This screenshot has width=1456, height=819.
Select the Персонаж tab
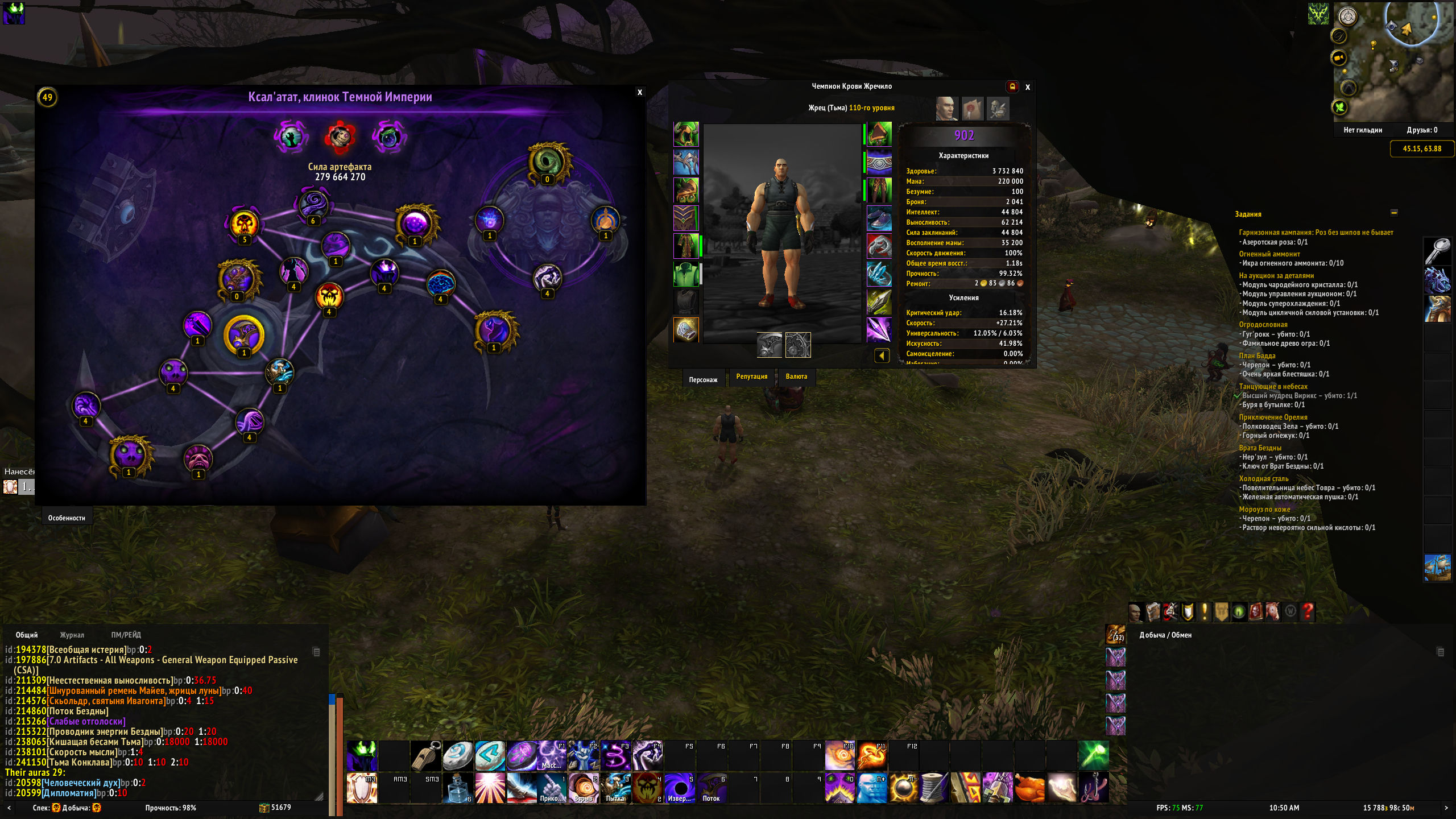[x=703, y=379]
